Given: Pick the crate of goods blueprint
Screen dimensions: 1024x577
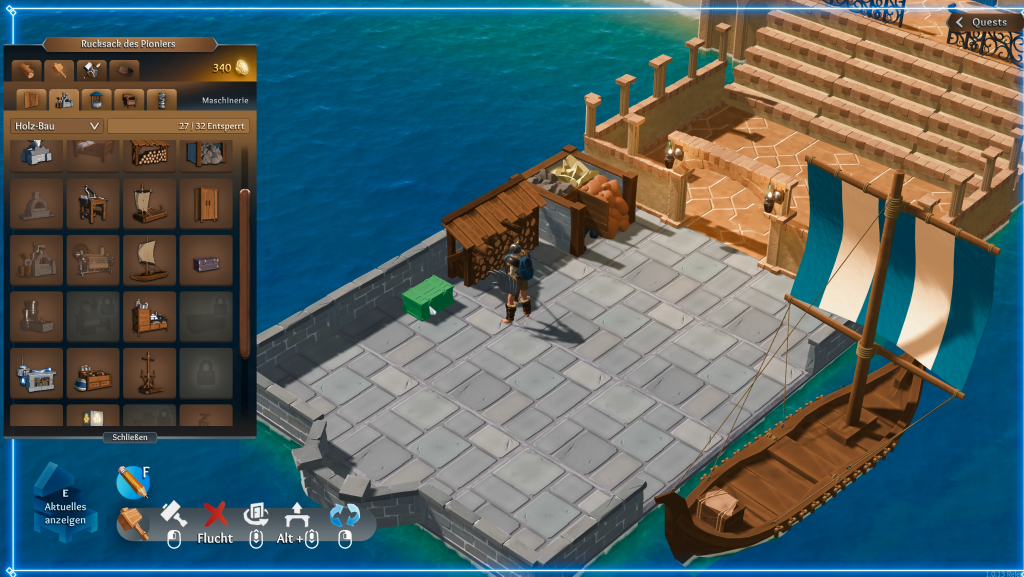Looking at the screenshot, I should [x=94, y=374].
